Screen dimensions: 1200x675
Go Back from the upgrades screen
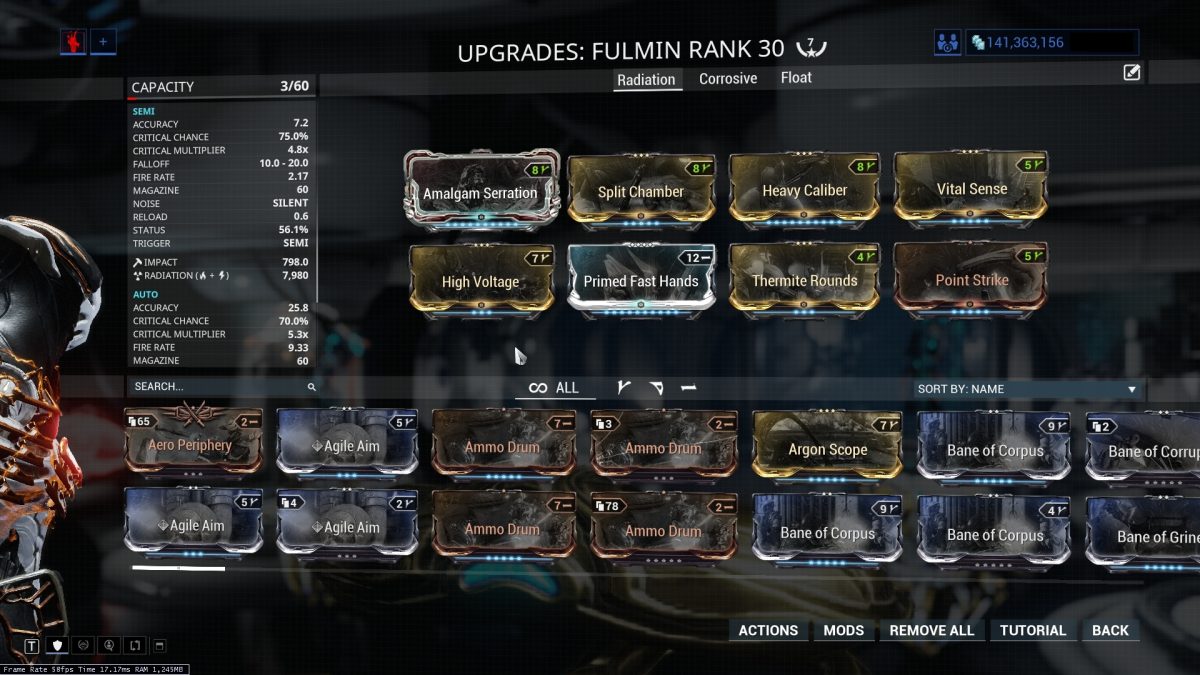(x=1110, y=630)
